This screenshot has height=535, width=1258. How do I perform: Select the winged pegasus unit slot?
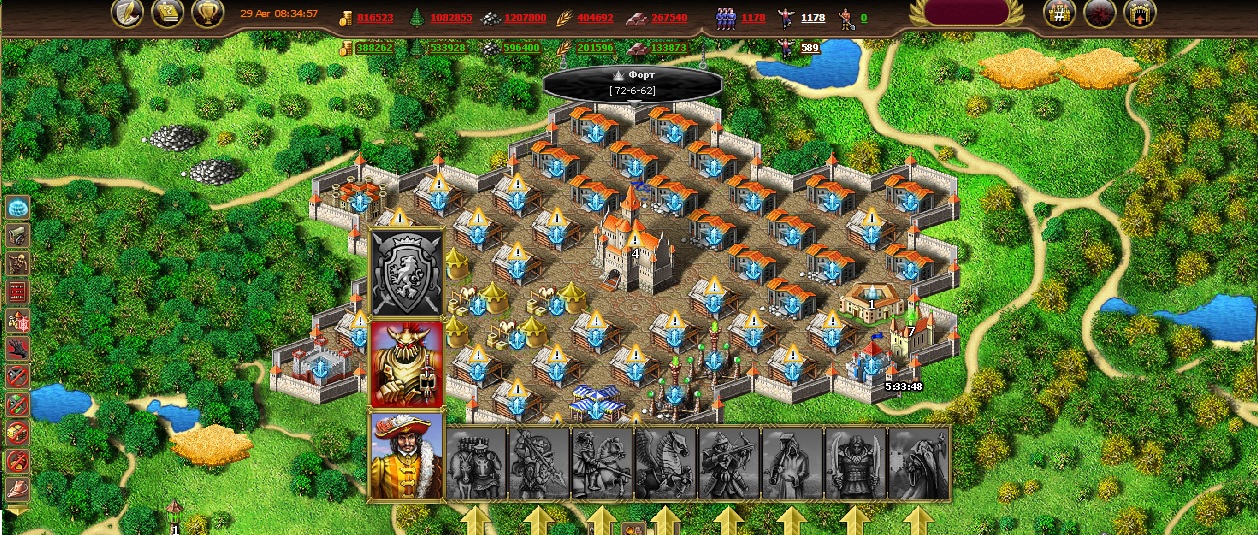665,463
